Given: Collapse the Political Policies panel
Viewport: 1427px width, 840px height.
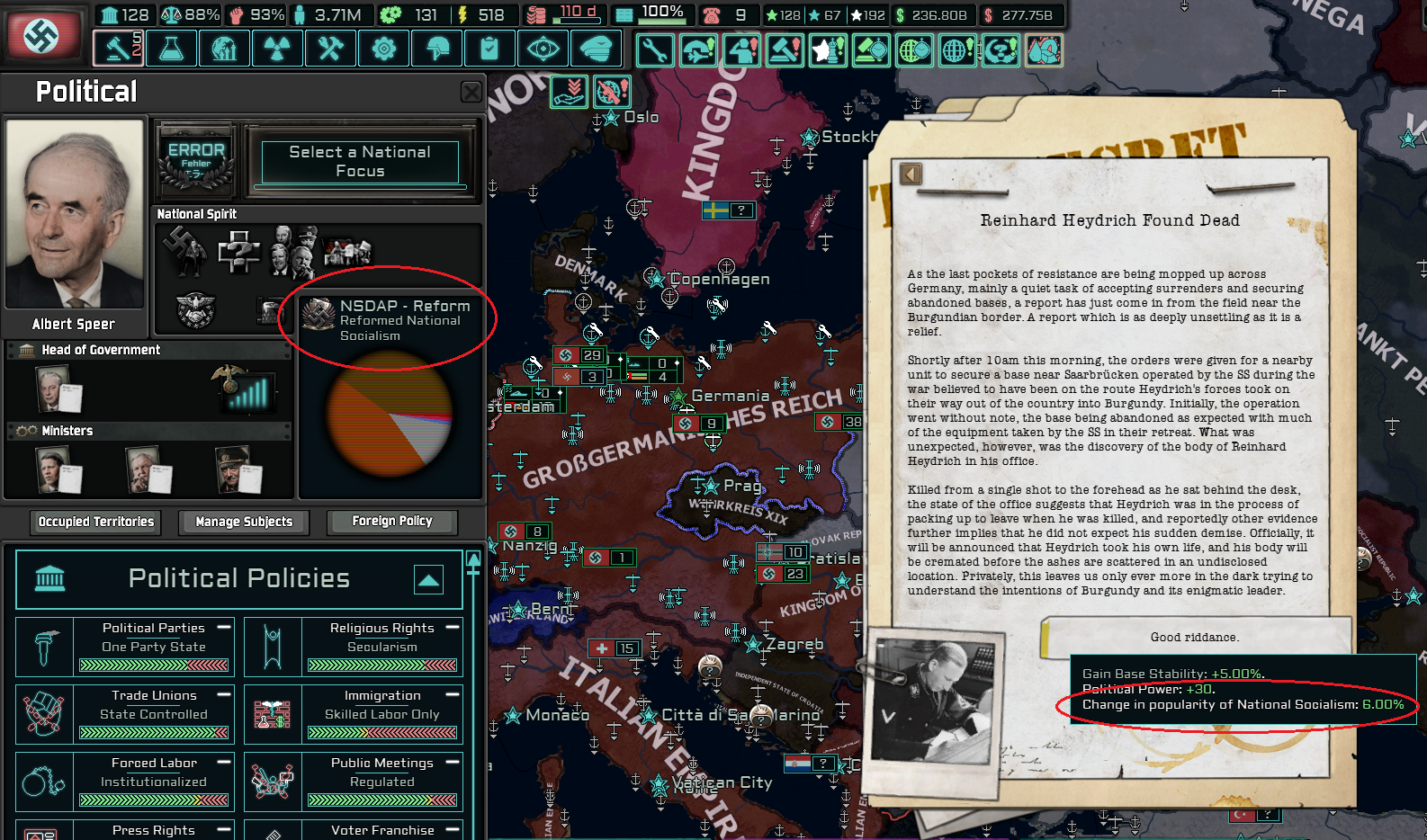Looking at the screenshot, I should tap(429, 580).
